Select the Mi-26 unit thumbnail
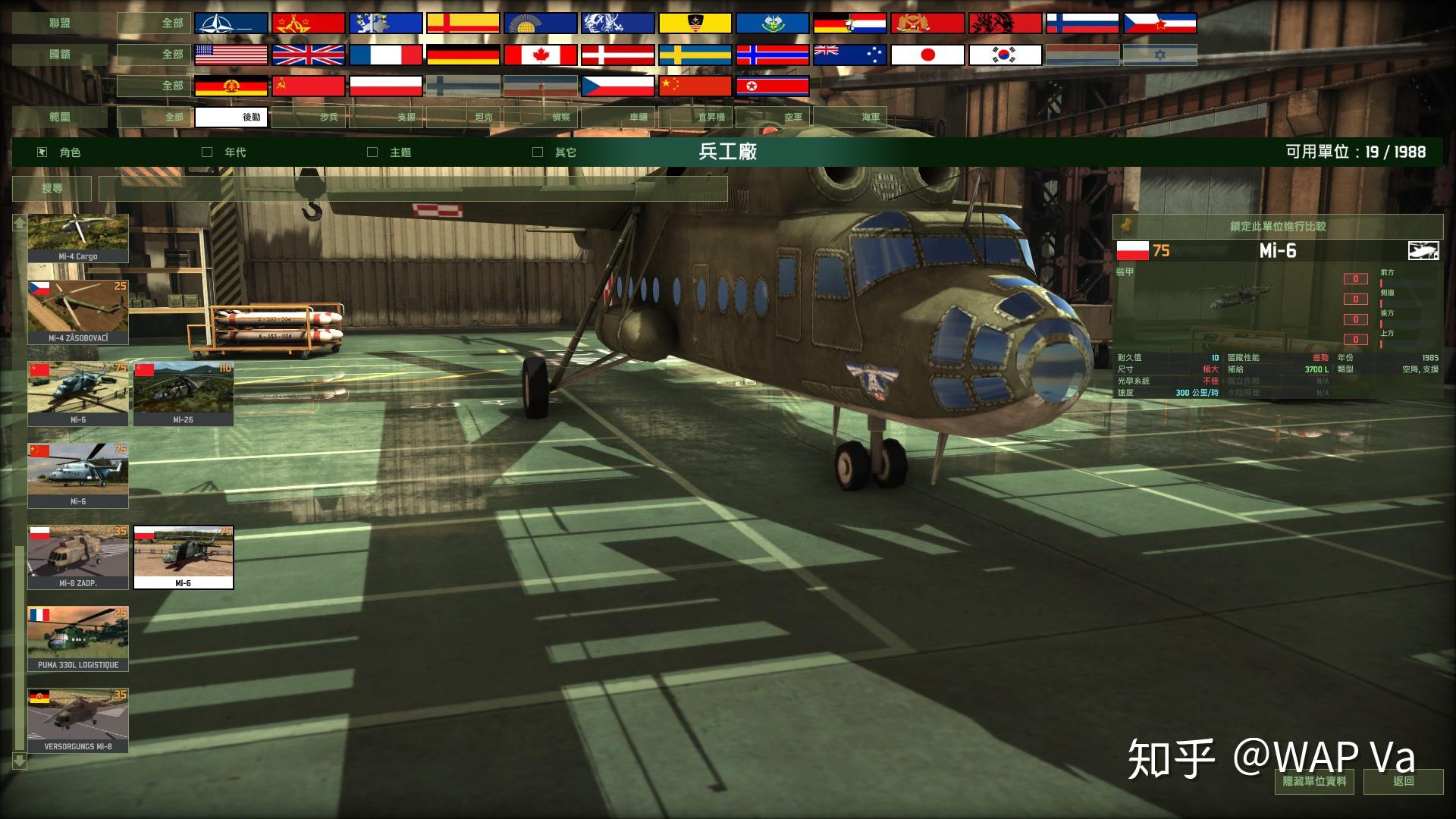 183,393
